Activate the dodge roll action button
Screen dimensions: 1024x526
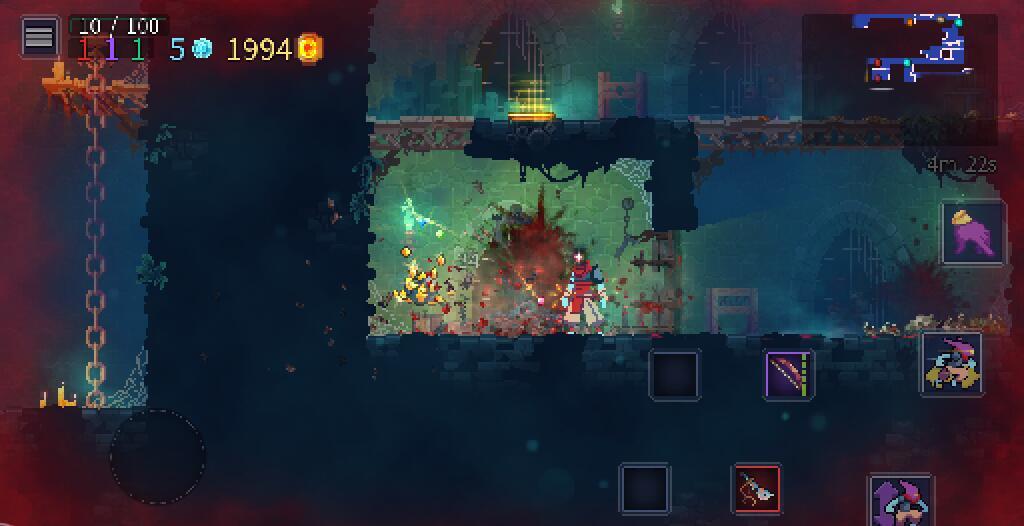951,364
